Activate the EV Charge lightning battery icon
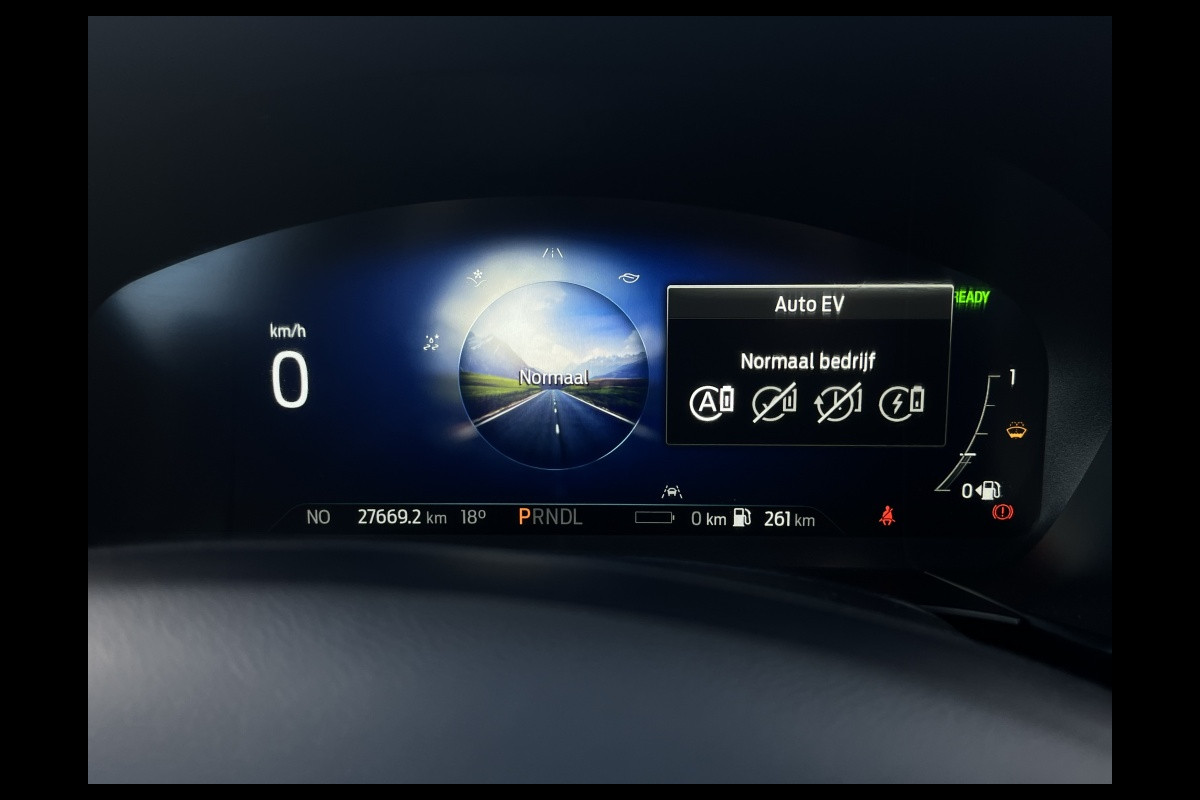 901,402
